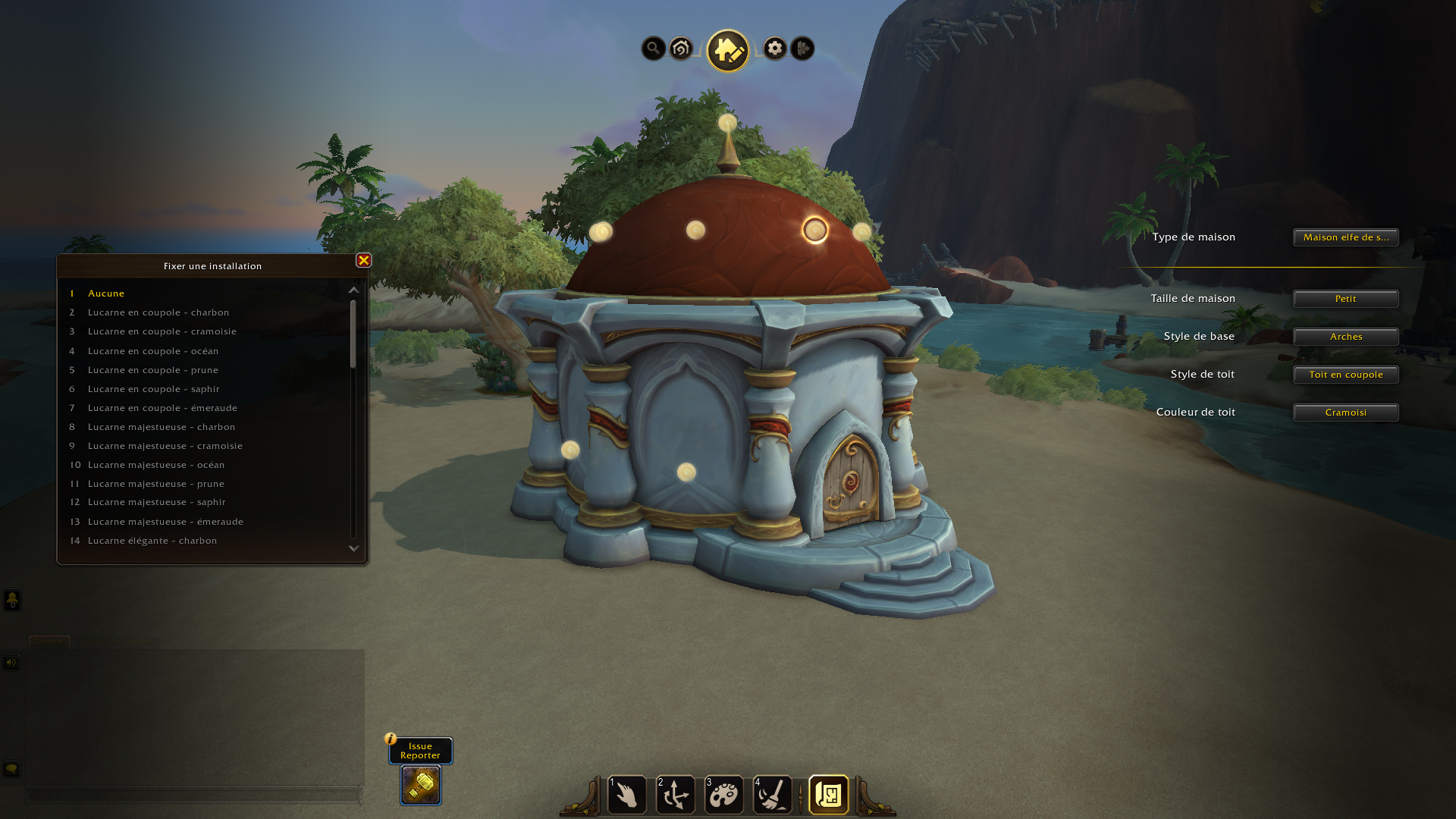Click the list's scroll-down arrow

tap(353, 548)
